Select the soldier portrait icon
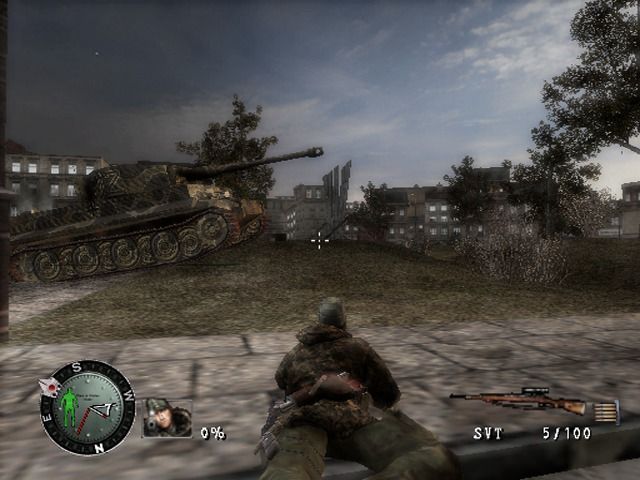The width and height of the screenshot is (640, 480). point(167,418)
